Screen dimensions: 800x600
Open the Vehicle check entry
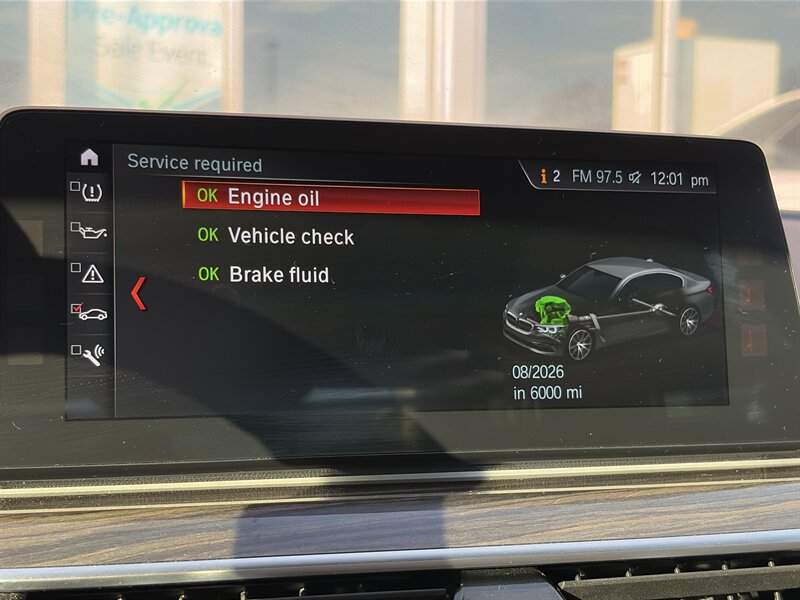(x=290, y=236)
